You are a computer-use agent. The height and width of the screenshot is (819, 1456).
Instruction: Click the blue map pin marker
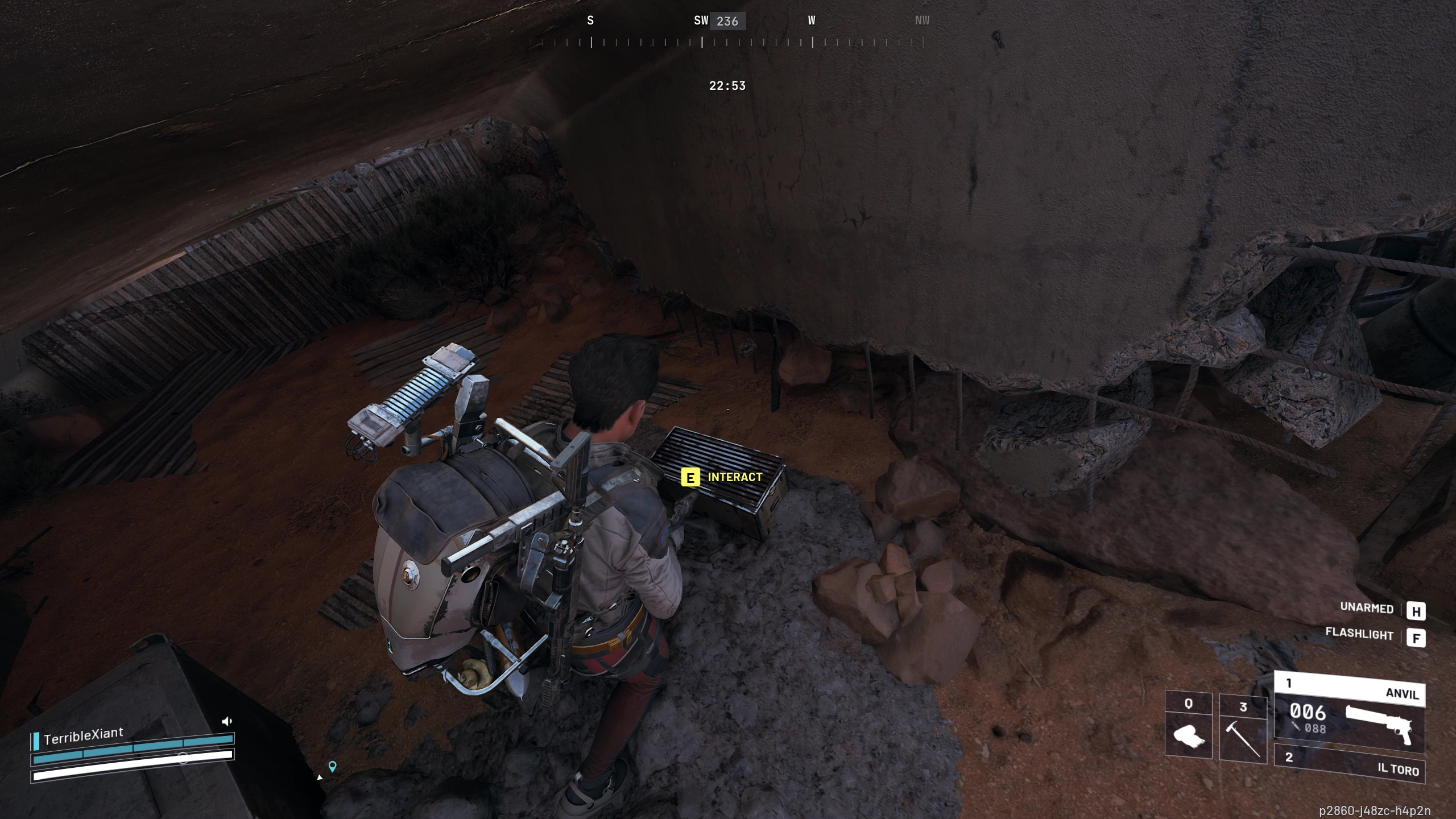pyautogui.click(x=333, y=766)
